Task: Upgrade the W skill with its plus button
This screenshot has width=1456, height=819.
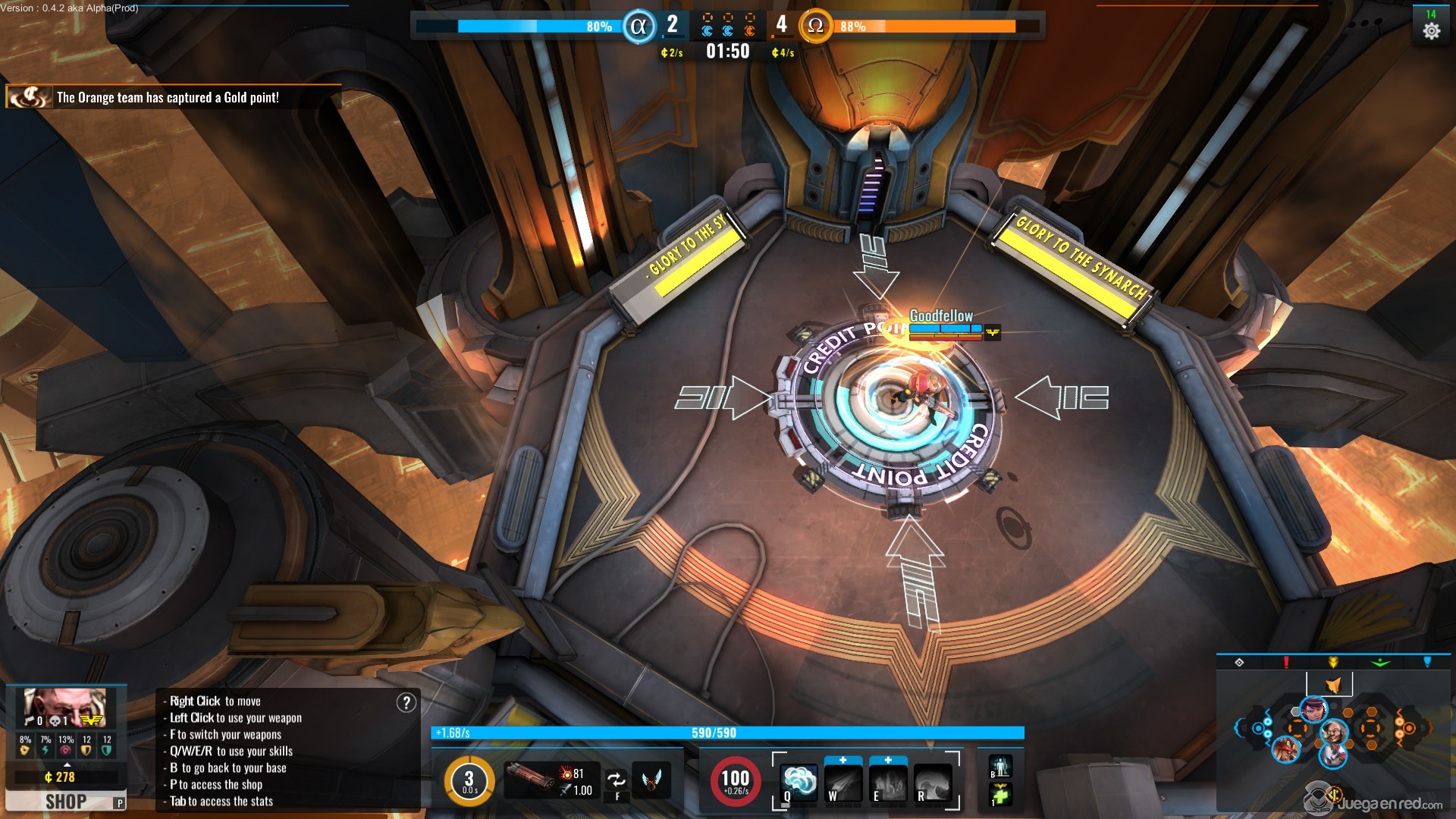Action: click(x=843, y=760)
